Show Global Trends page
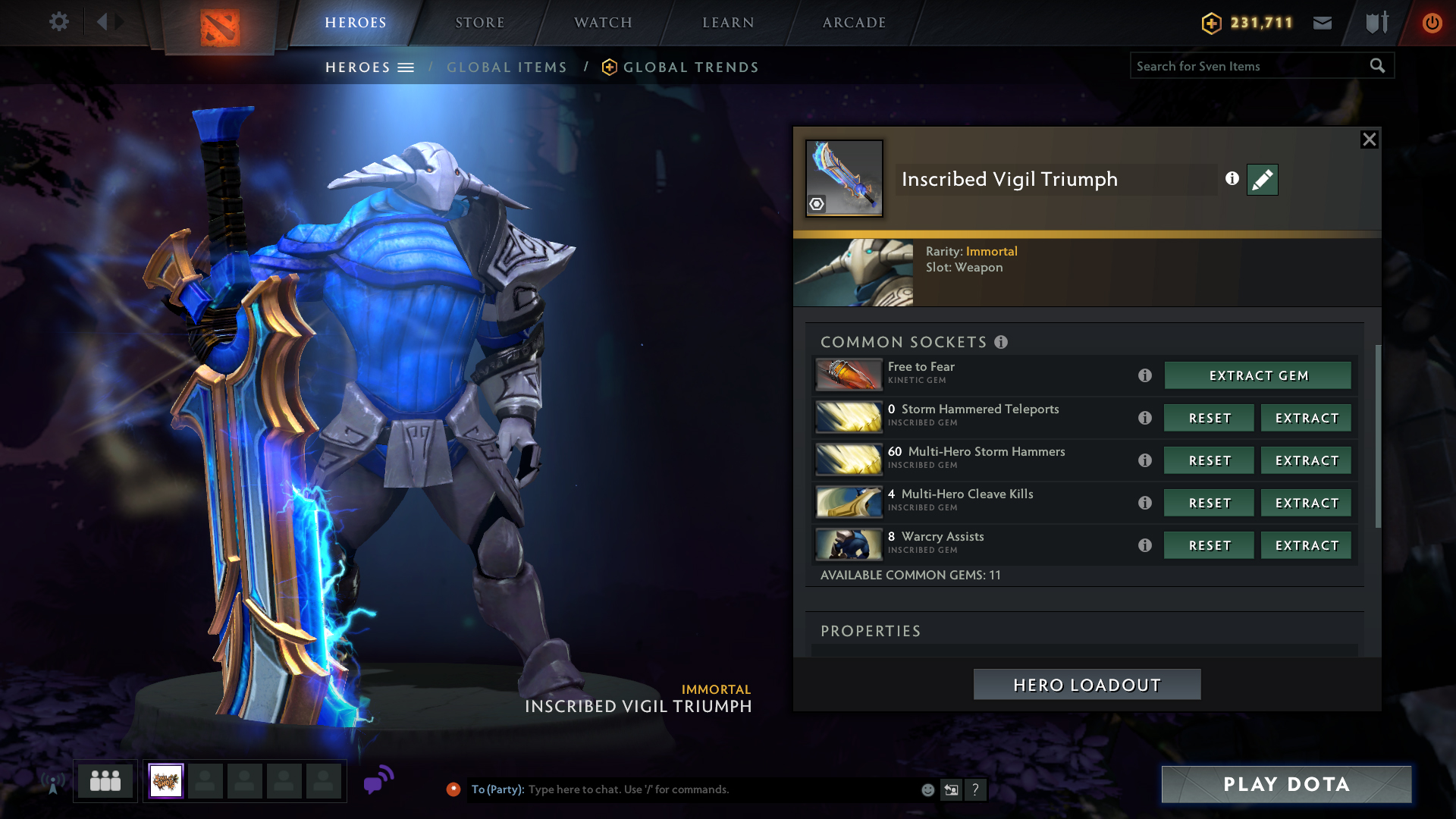The width and height of the screenshot is (1456, 819). tap(690, 67)
